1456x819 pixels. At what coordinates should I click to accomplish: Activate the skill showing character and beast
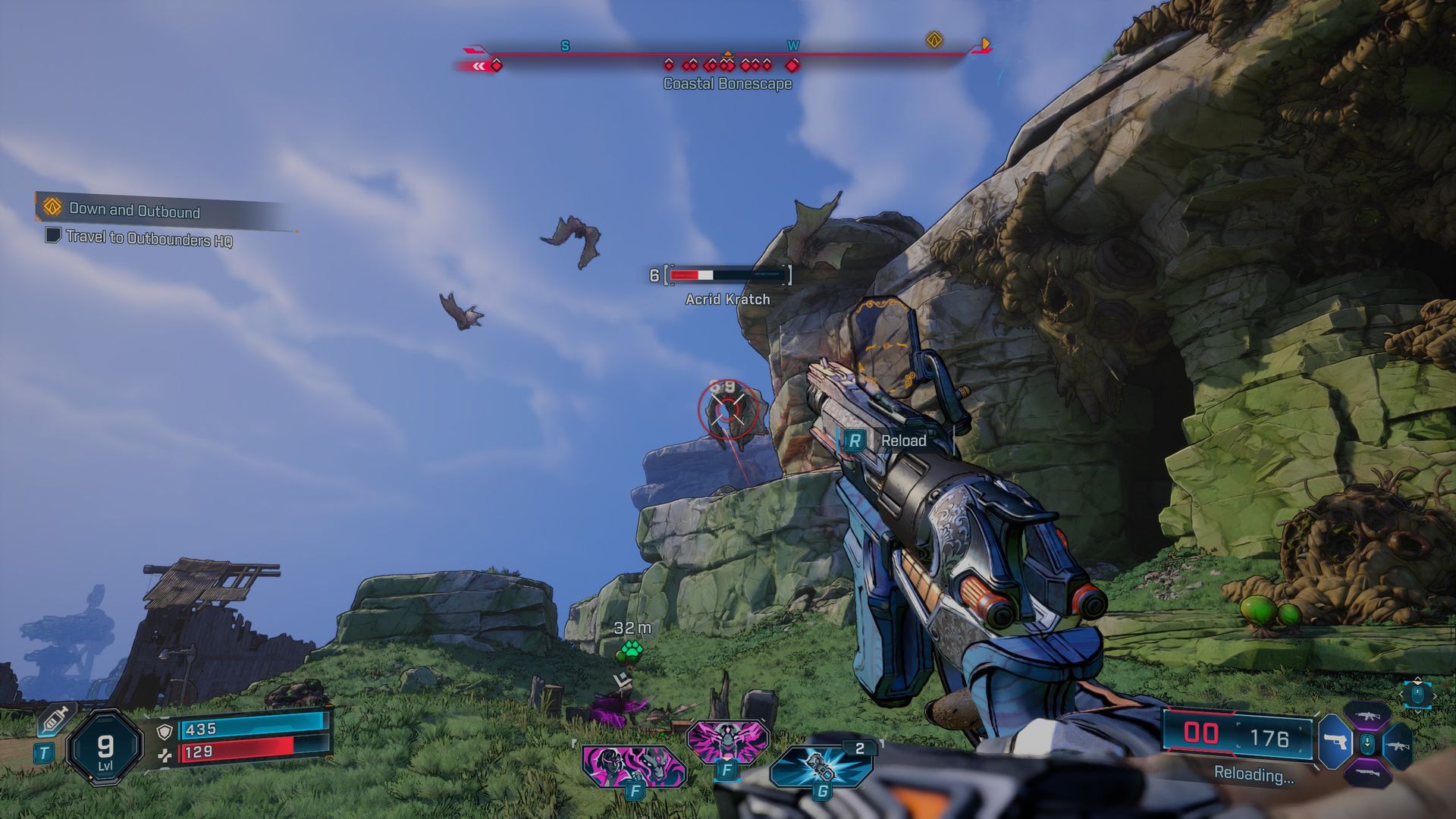pos(633,765)
